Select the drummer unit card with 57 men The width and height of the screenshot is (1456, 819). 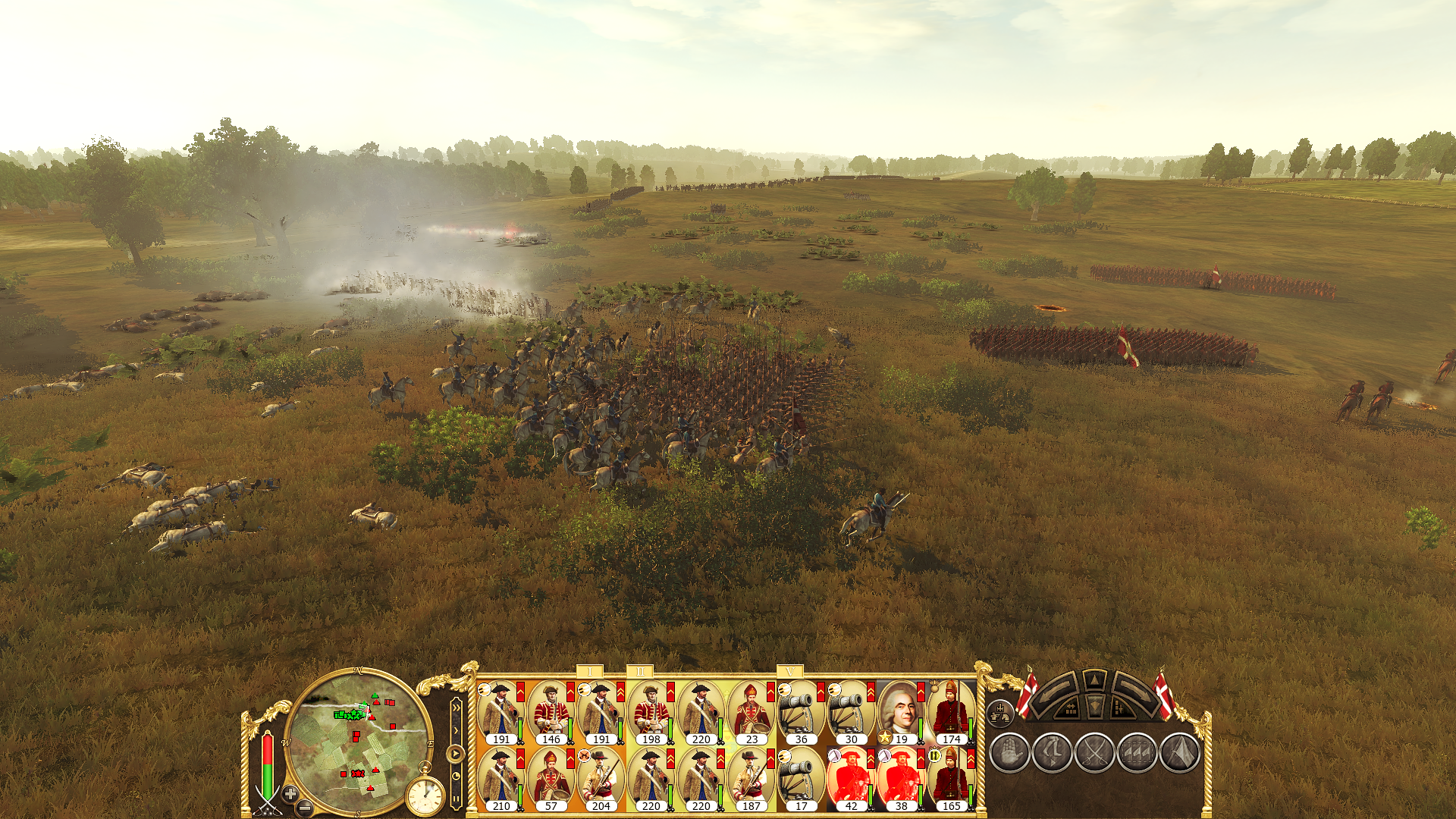pos(551,780)
